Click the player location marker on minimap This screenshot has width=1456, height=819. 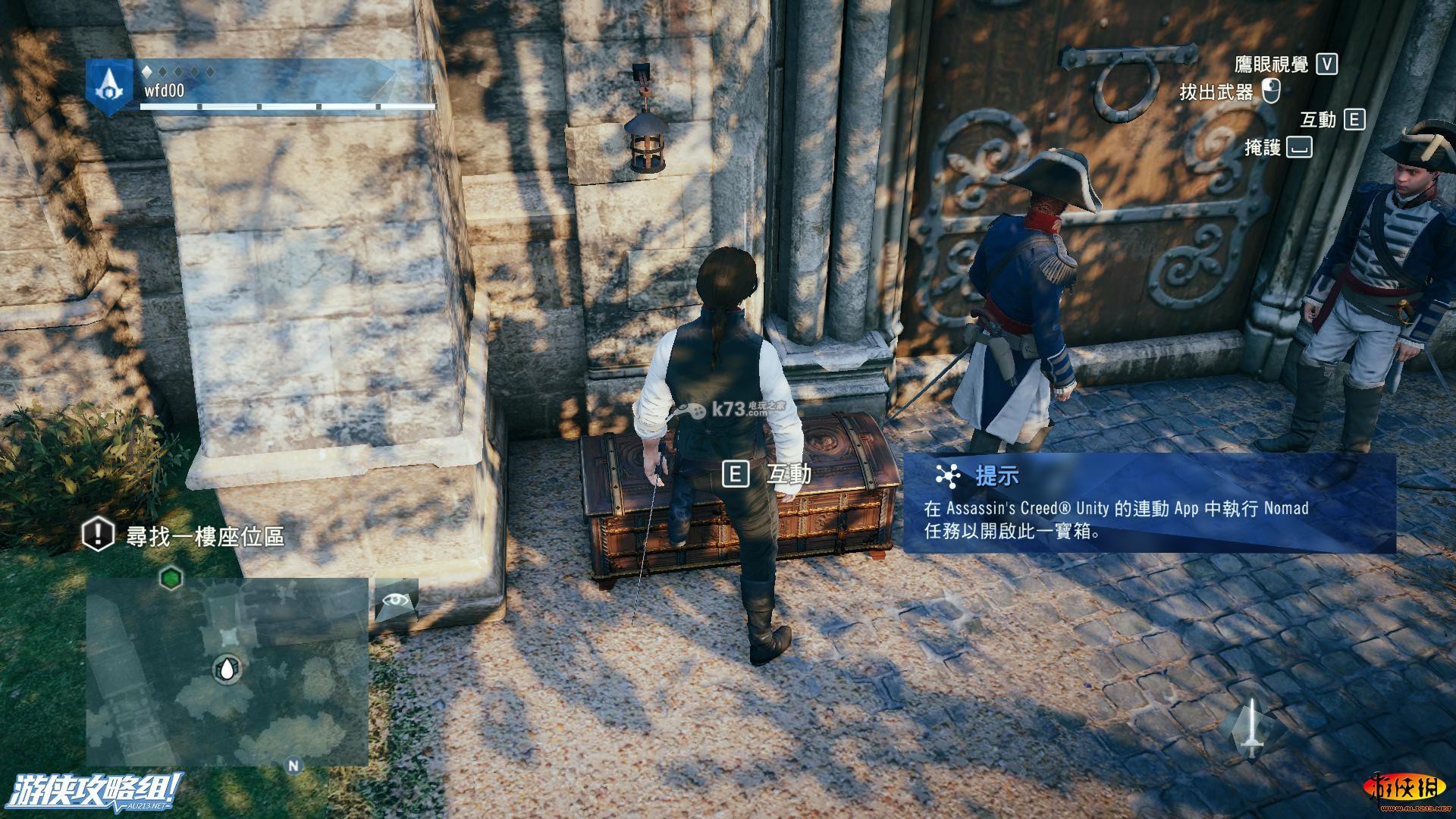click(x=227, y=668)
